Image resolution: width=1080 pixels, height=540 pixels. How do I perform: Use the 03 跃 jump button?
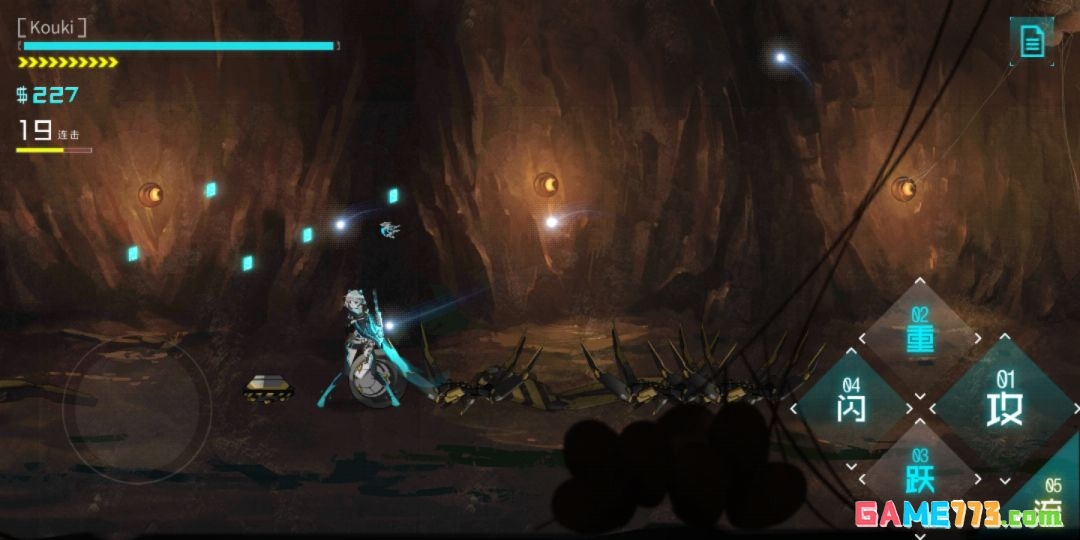[x=920, y=472]
